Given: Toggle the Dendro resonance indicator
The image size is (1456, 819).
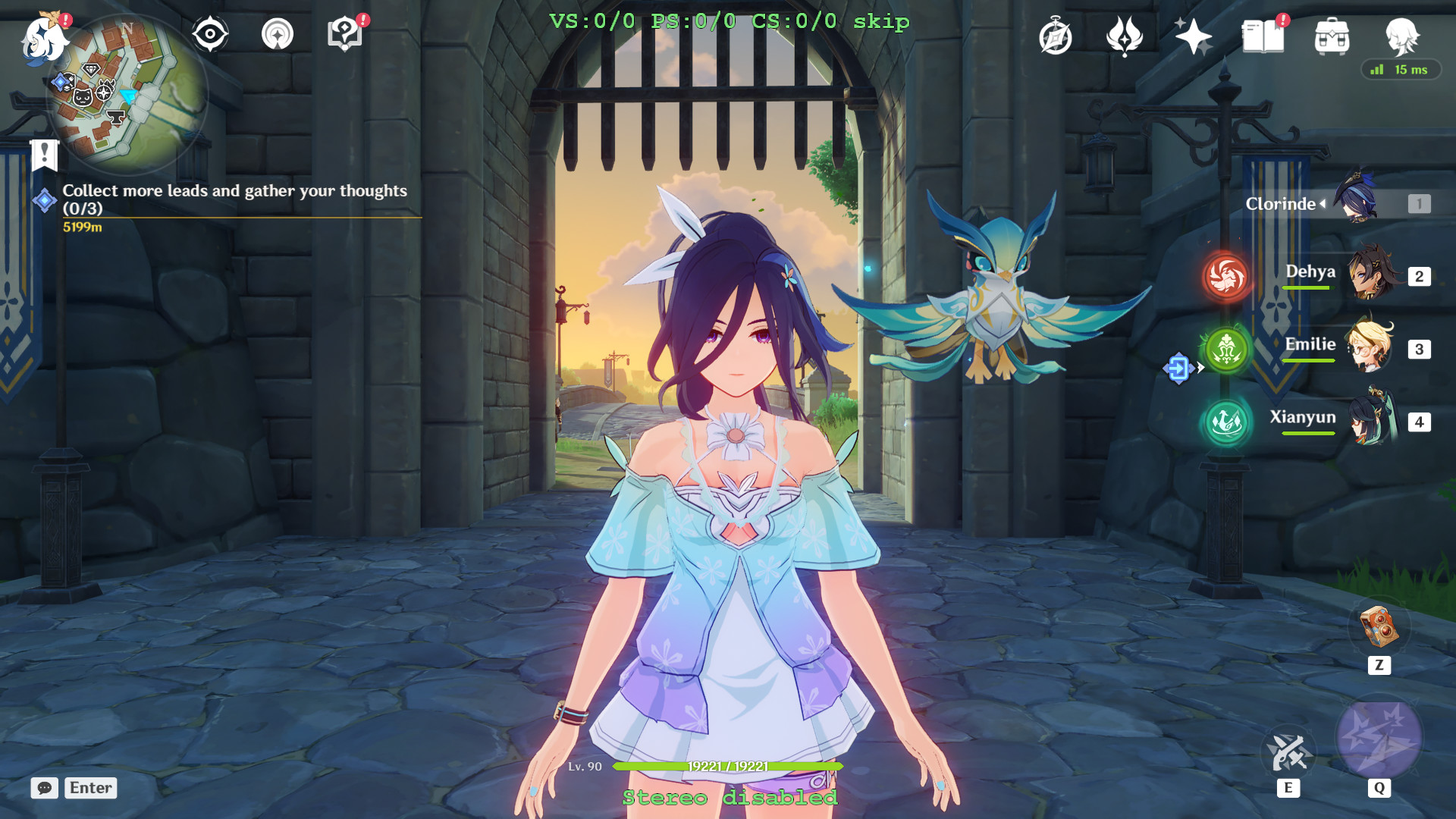Looking at the screenshot, I should coord(1226,351).
